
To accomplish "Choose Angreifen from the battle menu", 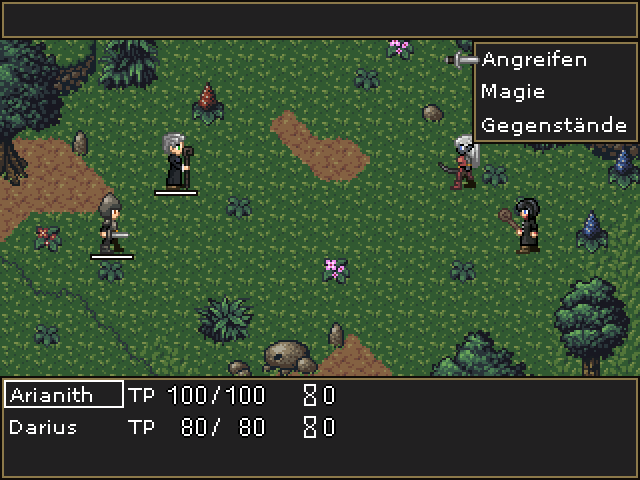I will point(534,60).
